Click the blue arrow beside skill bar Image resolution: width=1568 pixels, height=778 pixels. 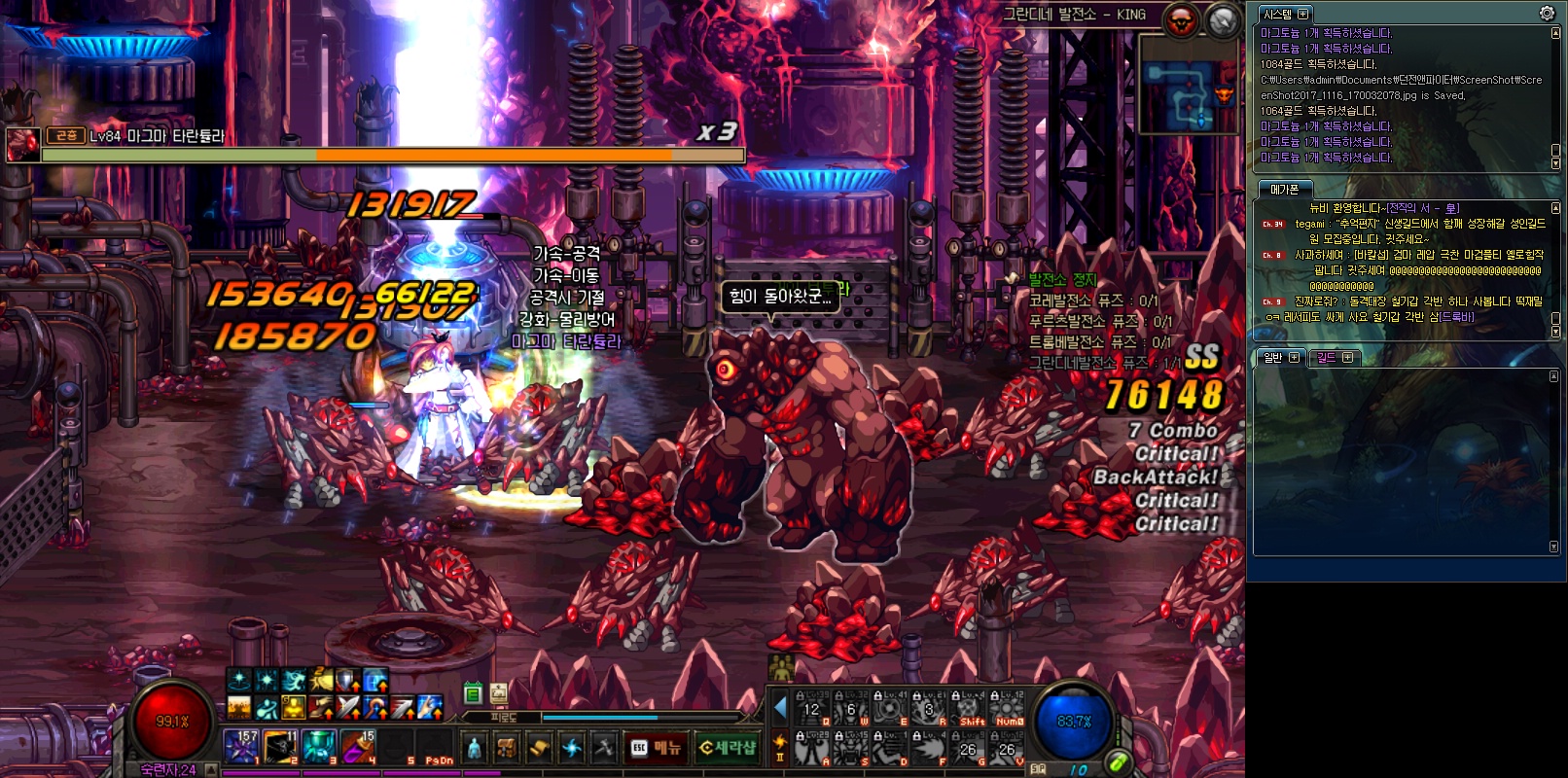pyautogui.click(x=779, y=708)
